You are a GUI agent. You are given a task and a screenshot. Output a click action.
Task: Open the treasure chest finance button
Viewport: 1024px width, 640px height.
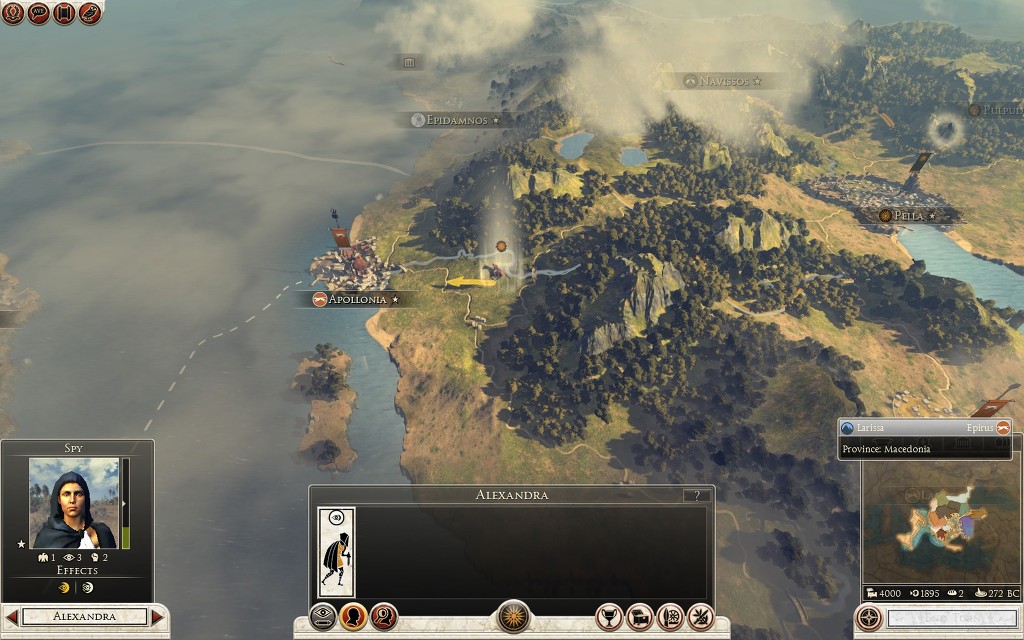pyautogui.click(x=640, y=616)
